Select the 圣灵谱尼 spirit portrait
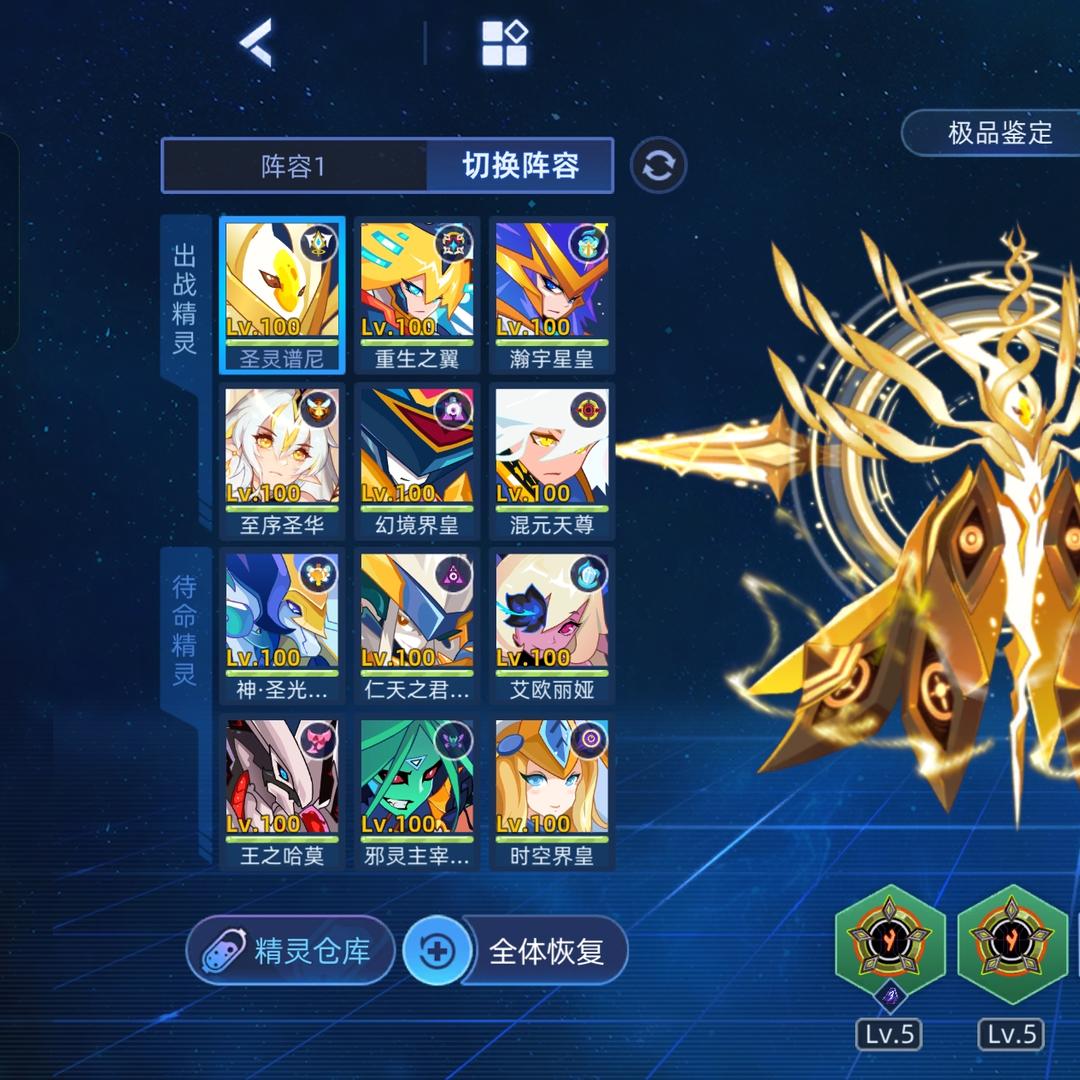Viewport: 1080px width, 1080px height. 282,295
